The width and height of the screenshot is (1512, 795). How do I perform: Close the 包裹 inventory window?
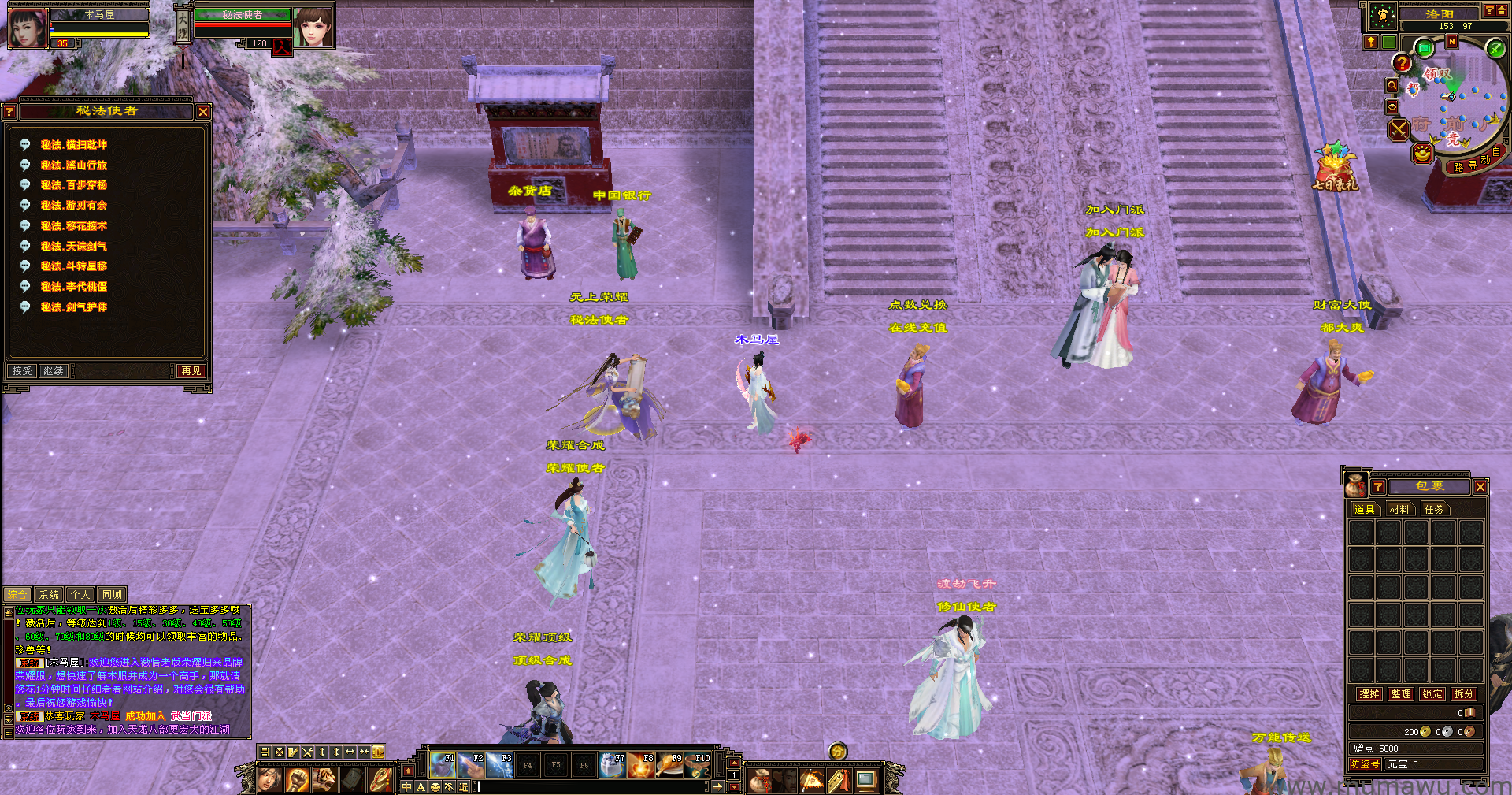pyautogui.click(x=1480, y=487)
